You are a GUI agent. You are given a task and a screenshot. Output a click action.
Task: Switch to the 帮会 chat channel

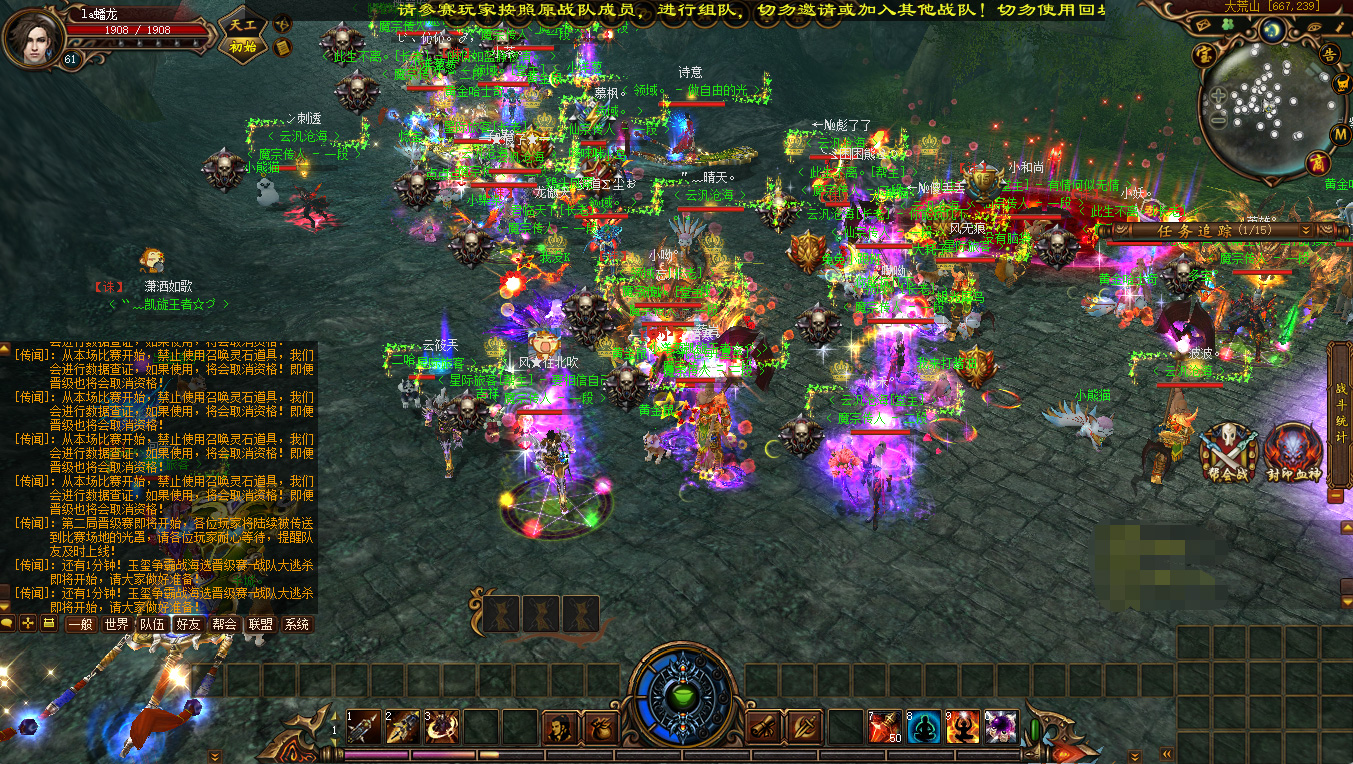[x=225, y=624]
